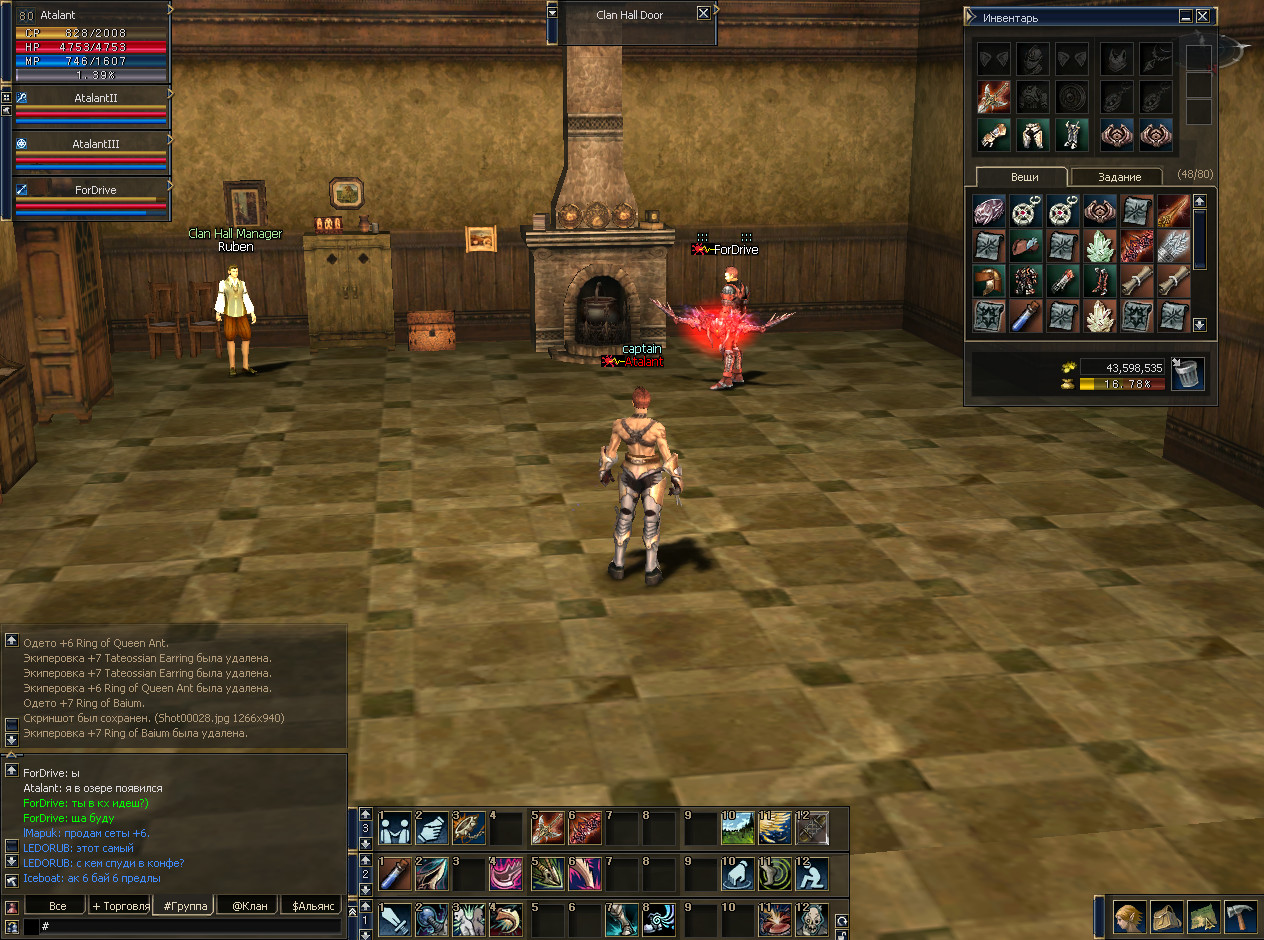Select the equipped gauntlets slot
This screenshot has height=940, width=1264.
tap(994, 134)
